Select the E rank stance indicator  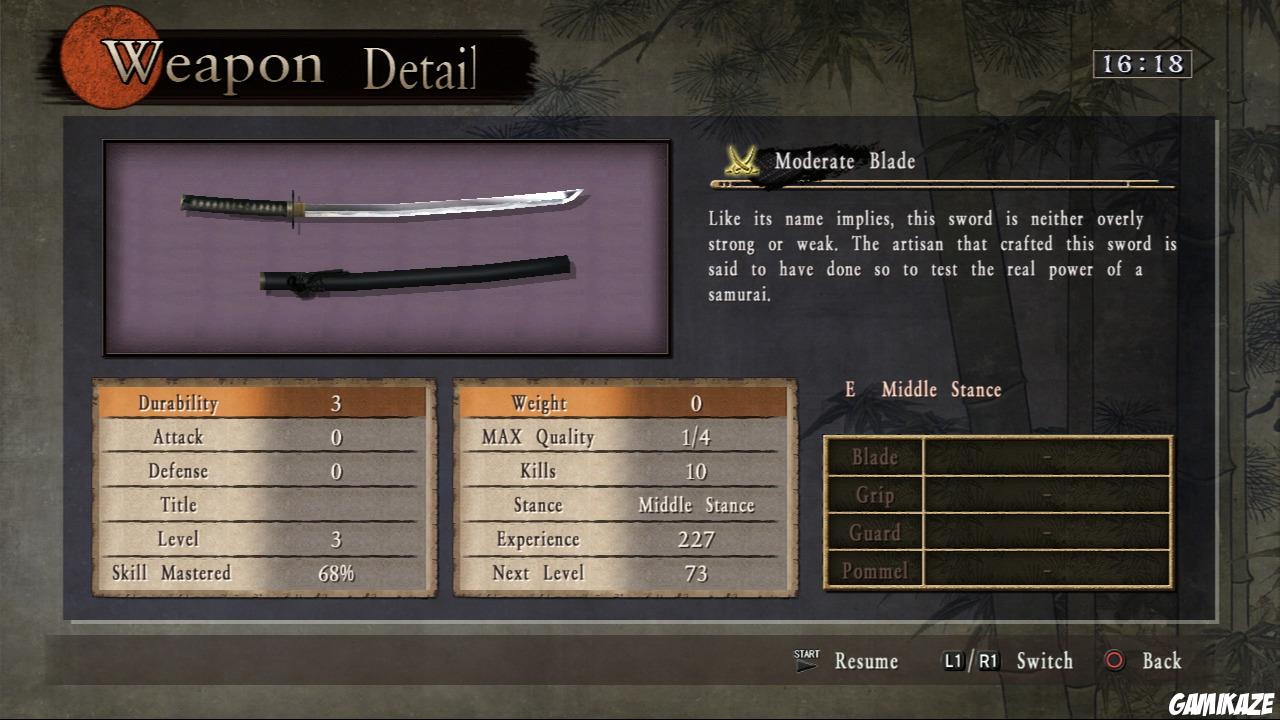click(x=850, y=389)
